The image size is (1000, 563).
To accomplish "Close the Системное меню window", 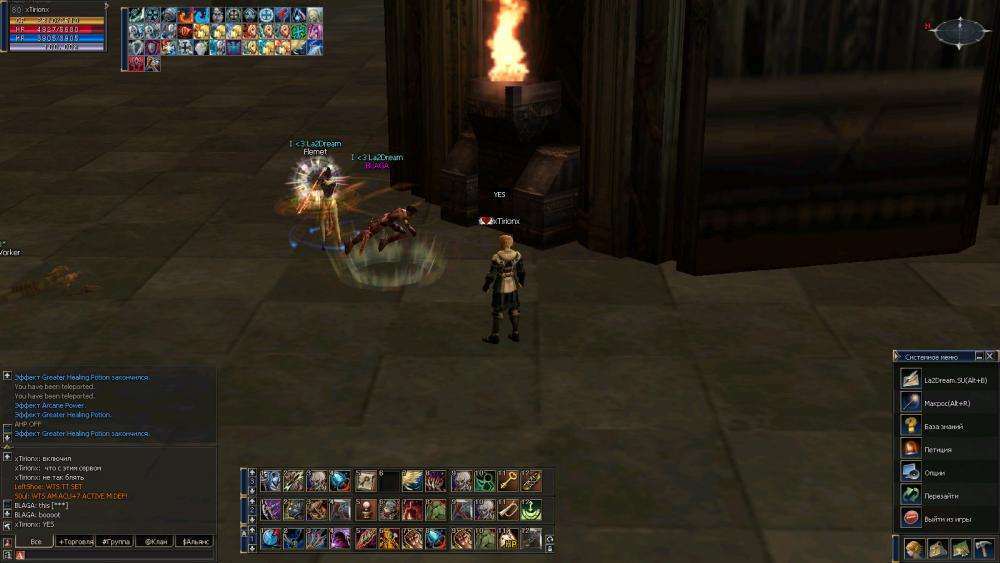I will coord(990,356).
